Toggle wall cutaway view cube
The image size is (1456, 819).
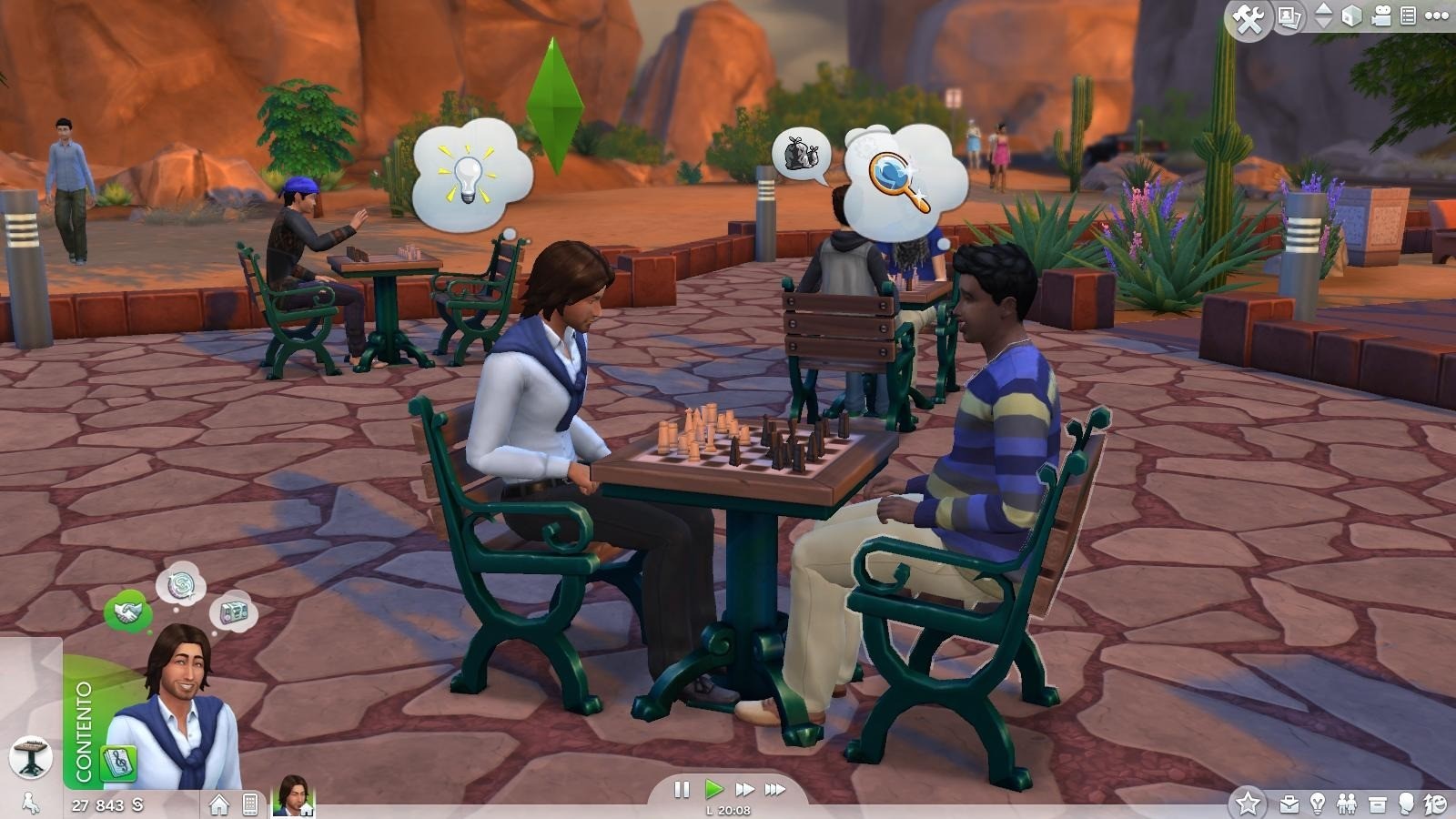[1352, 15]
